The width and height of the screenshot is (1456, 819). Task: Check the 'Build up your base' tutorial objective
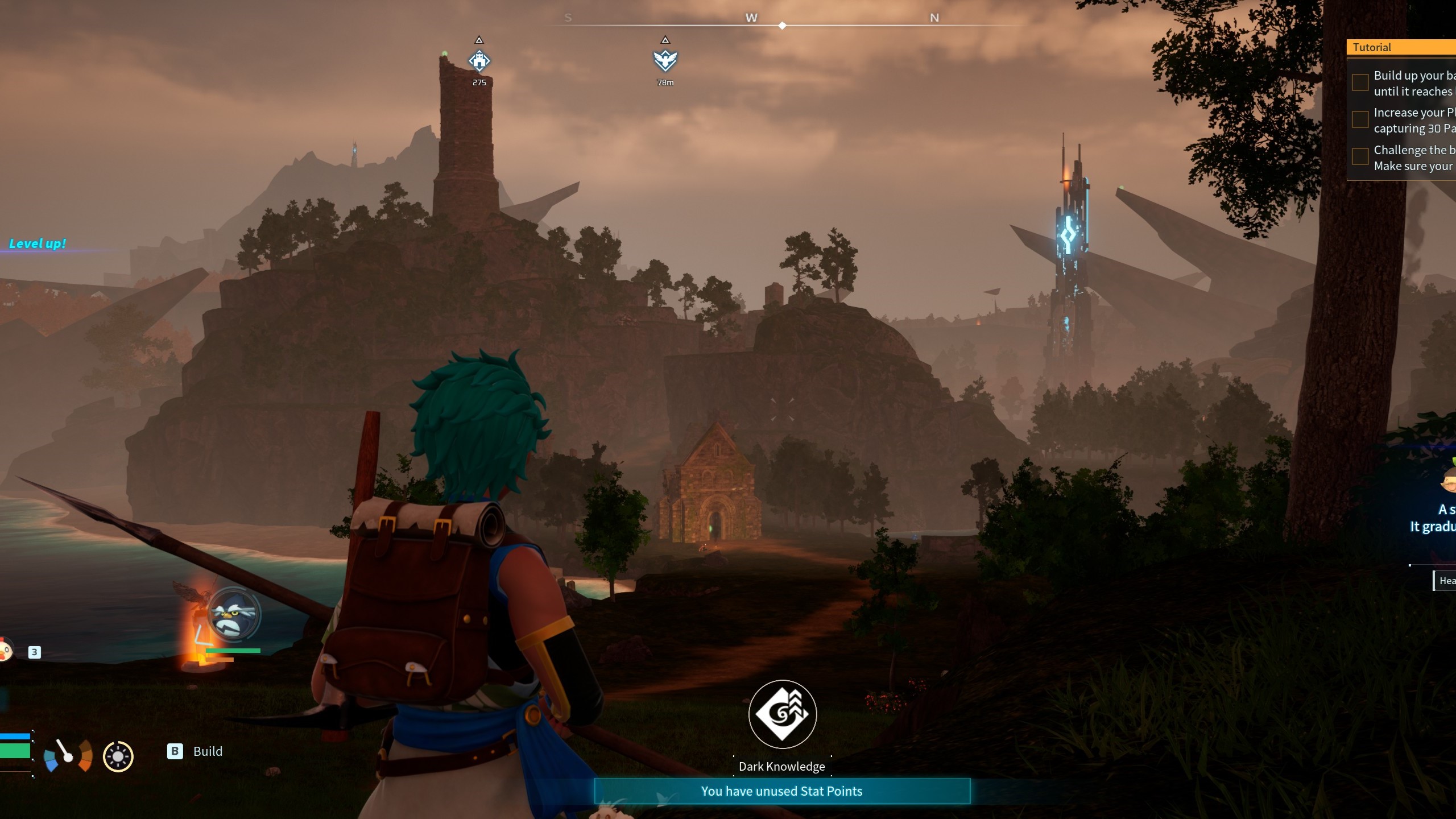click(x=1359, y=83)
